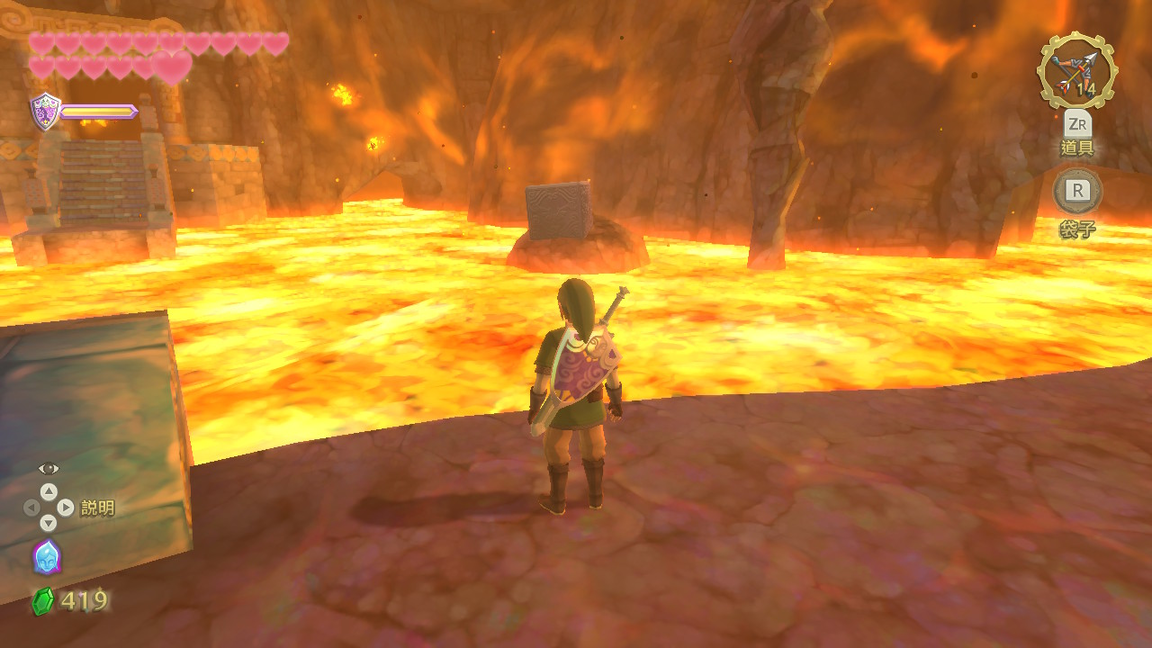Select the bow item icon
1152x648 pixels.
pos(1077,70)
